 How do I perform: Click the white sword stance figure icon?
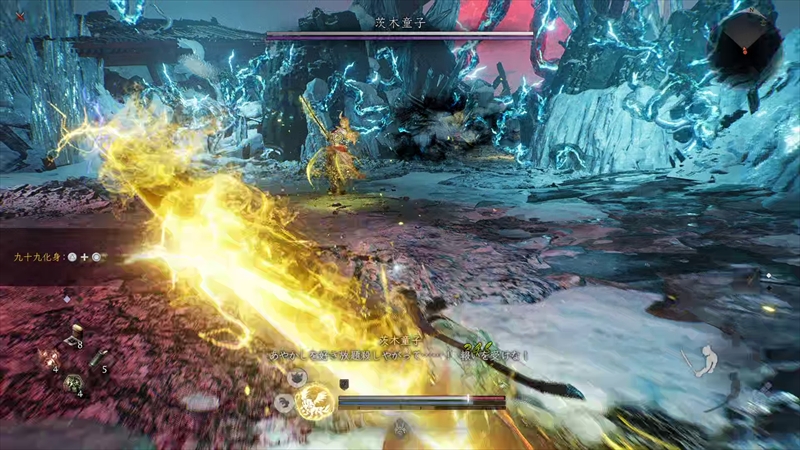click(708, 358)
